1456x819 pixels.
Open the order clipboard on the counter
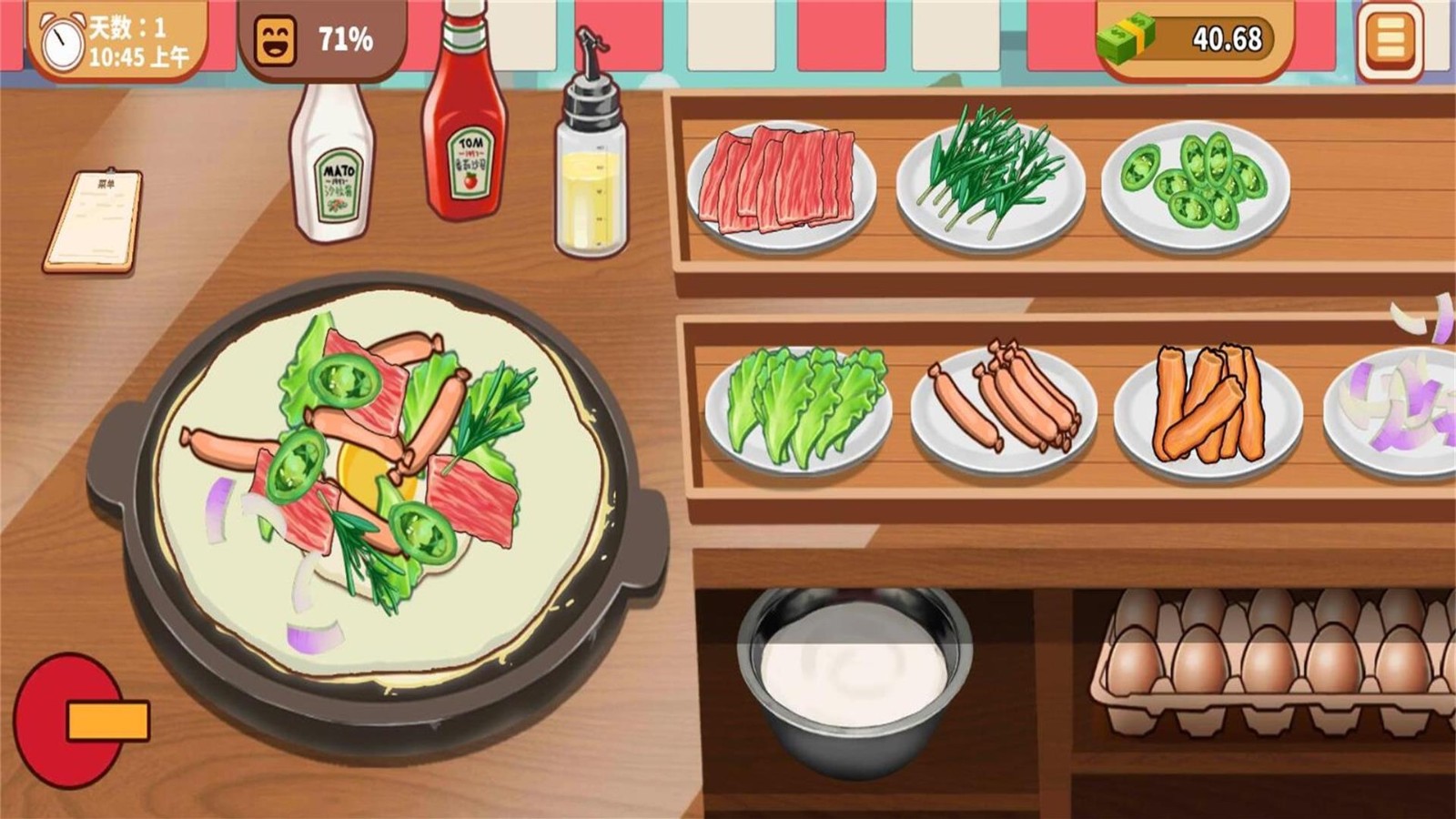click(x=94, y=221)
